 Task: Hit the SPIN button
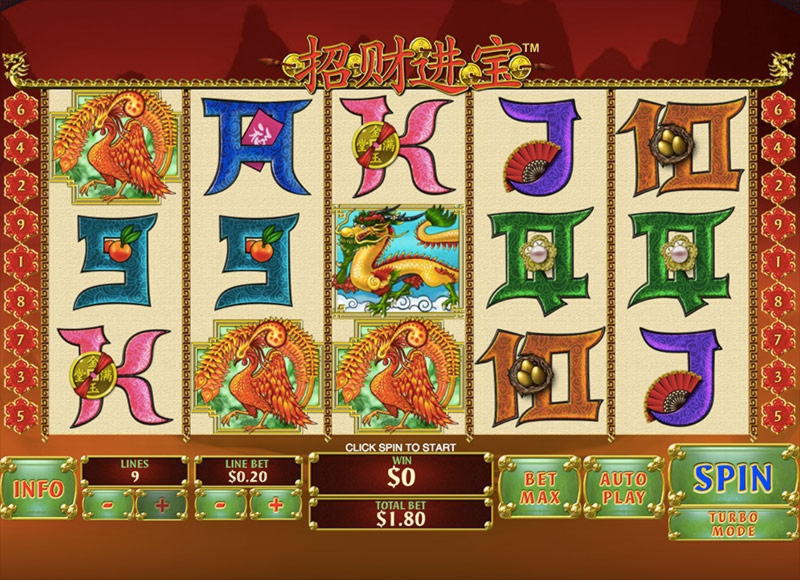click(x=733, y=477)
